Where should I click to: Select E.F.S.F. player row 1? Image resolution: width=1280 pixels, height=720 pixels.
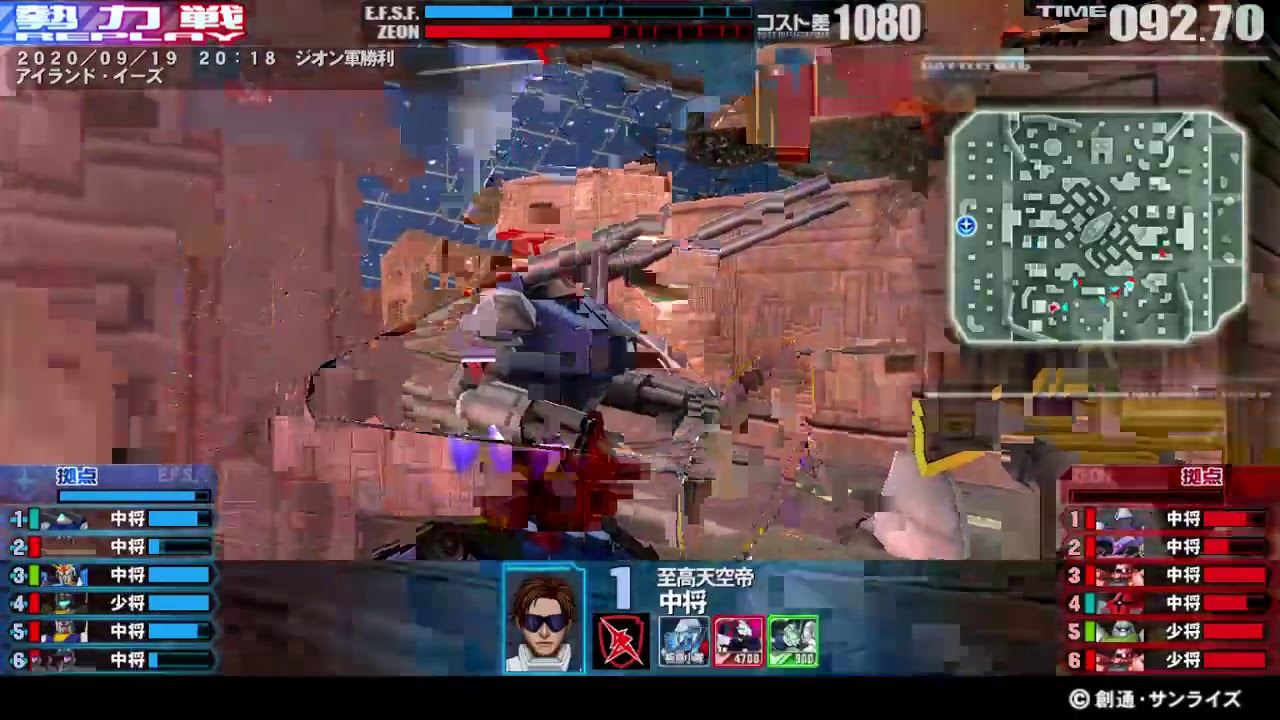tap(112, 519)
